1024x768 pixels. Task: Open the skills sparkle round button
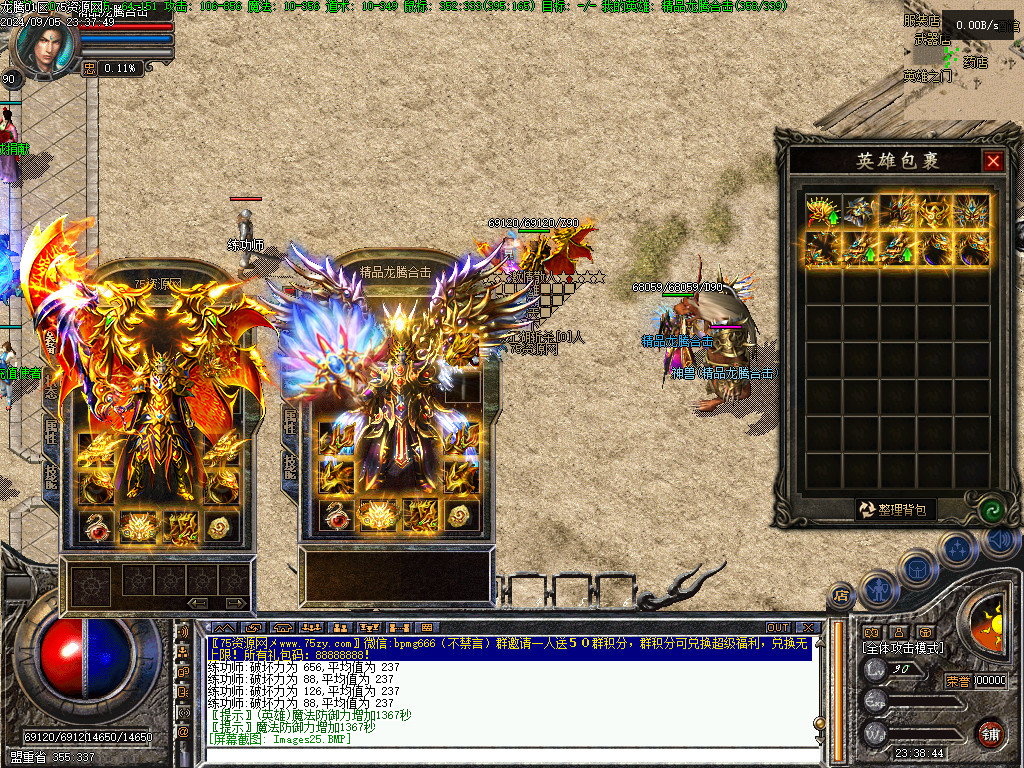[x=957, y=548]
